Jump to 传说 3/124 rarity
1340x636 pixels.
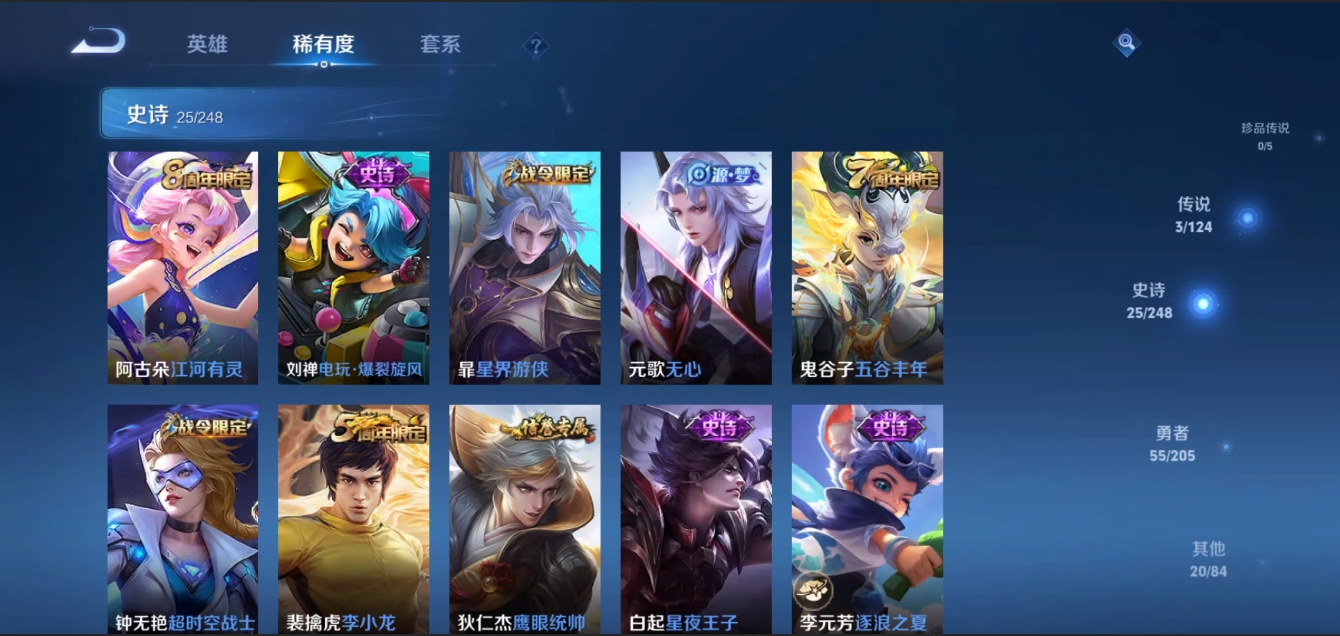point(1194,214)
